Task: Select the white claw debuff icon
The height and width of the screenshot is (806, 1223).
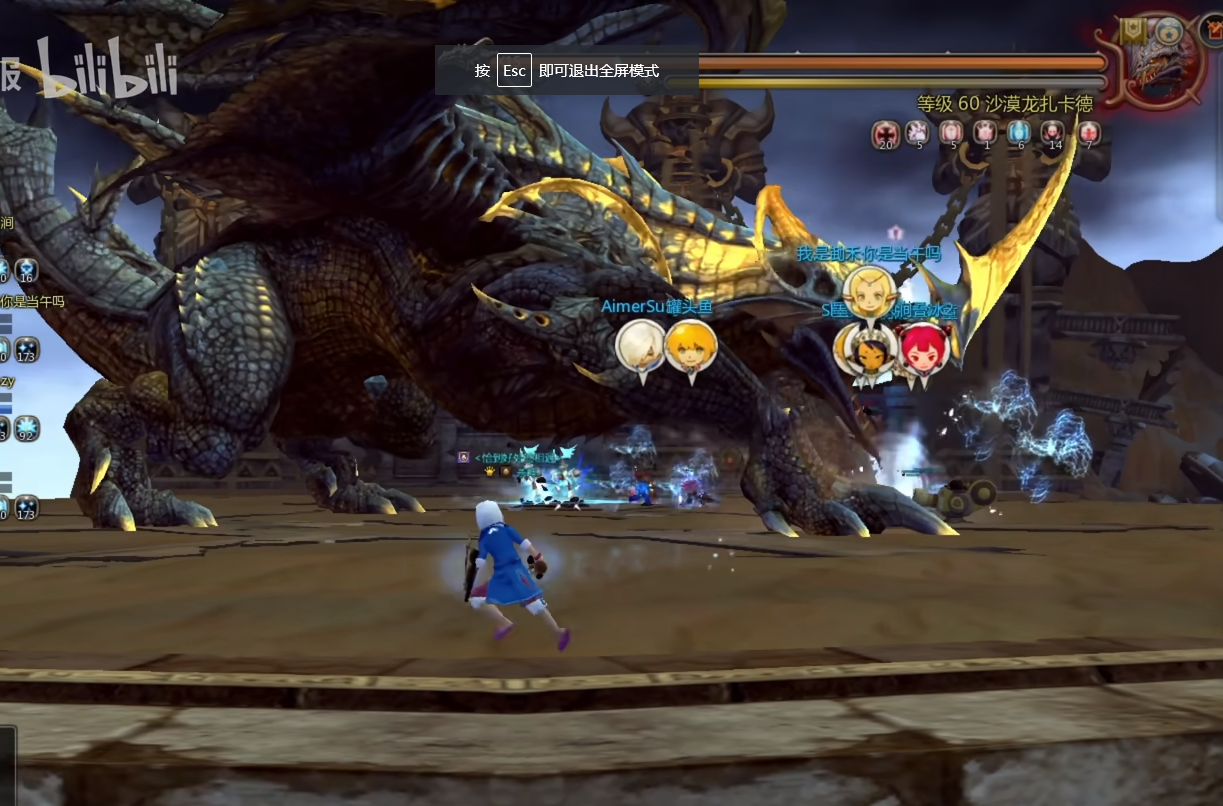Action: point(917,133)
